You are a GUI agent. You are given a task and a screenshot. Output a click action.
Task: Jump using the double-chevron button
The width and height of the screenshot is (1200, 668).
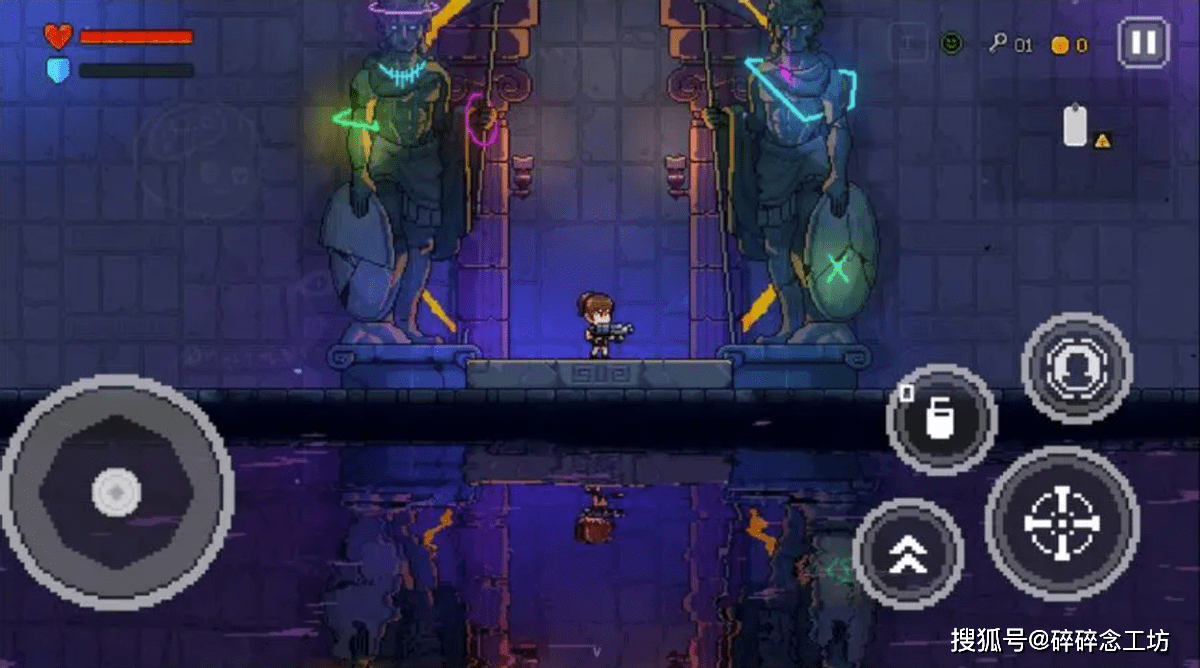coord(908,553)
